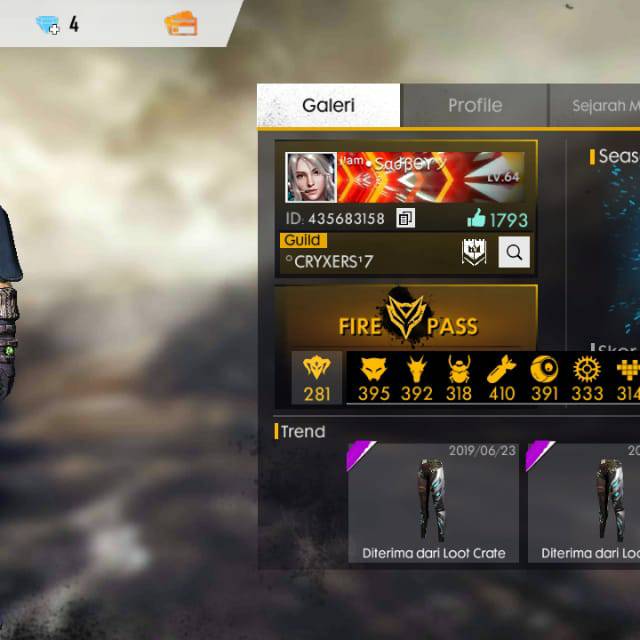
Task: Select the horned goat badge showing 392
Action: [x=416, y=378]
